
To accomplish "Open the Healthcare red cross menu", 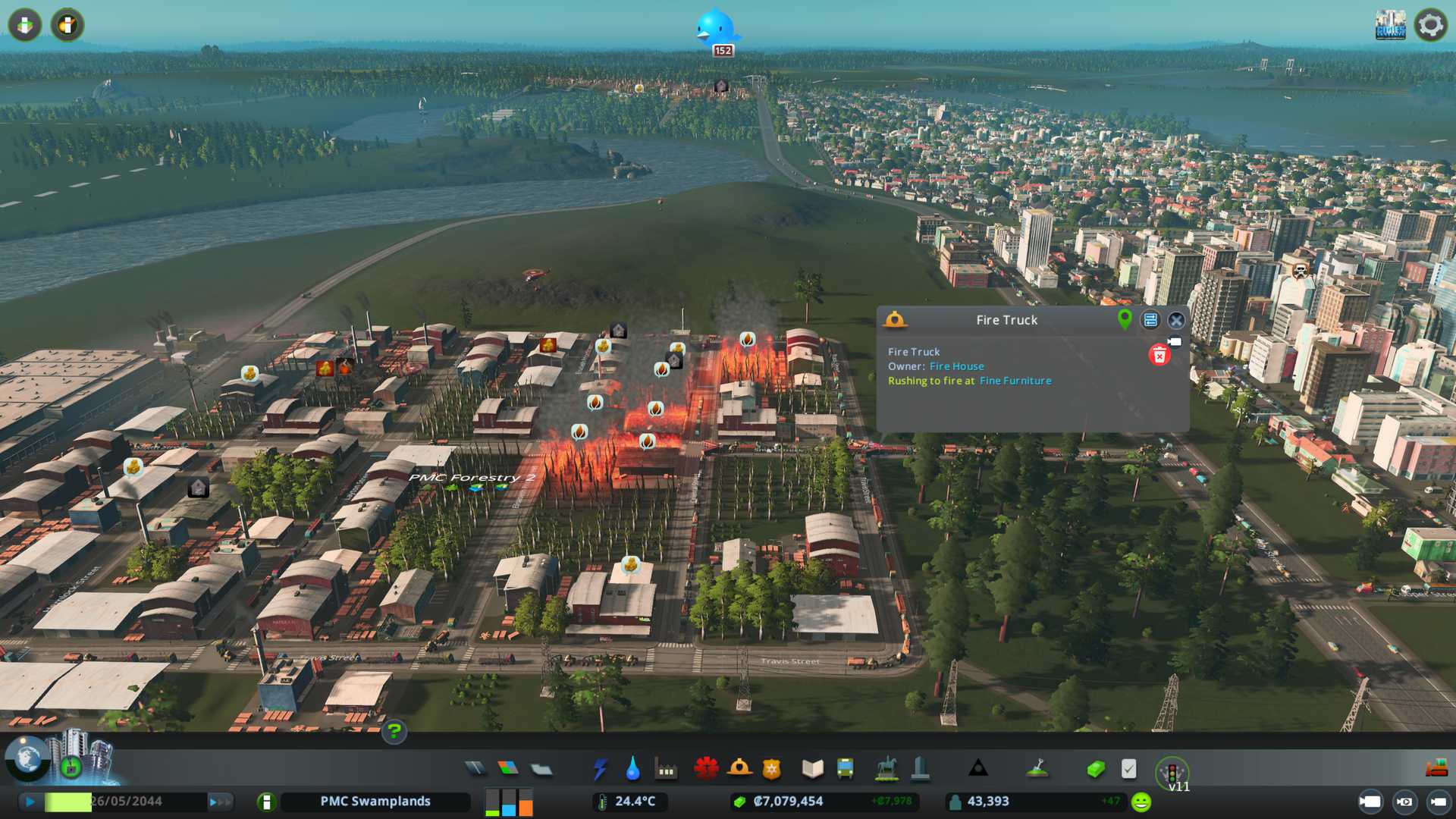I will click(x=706, y=769).
